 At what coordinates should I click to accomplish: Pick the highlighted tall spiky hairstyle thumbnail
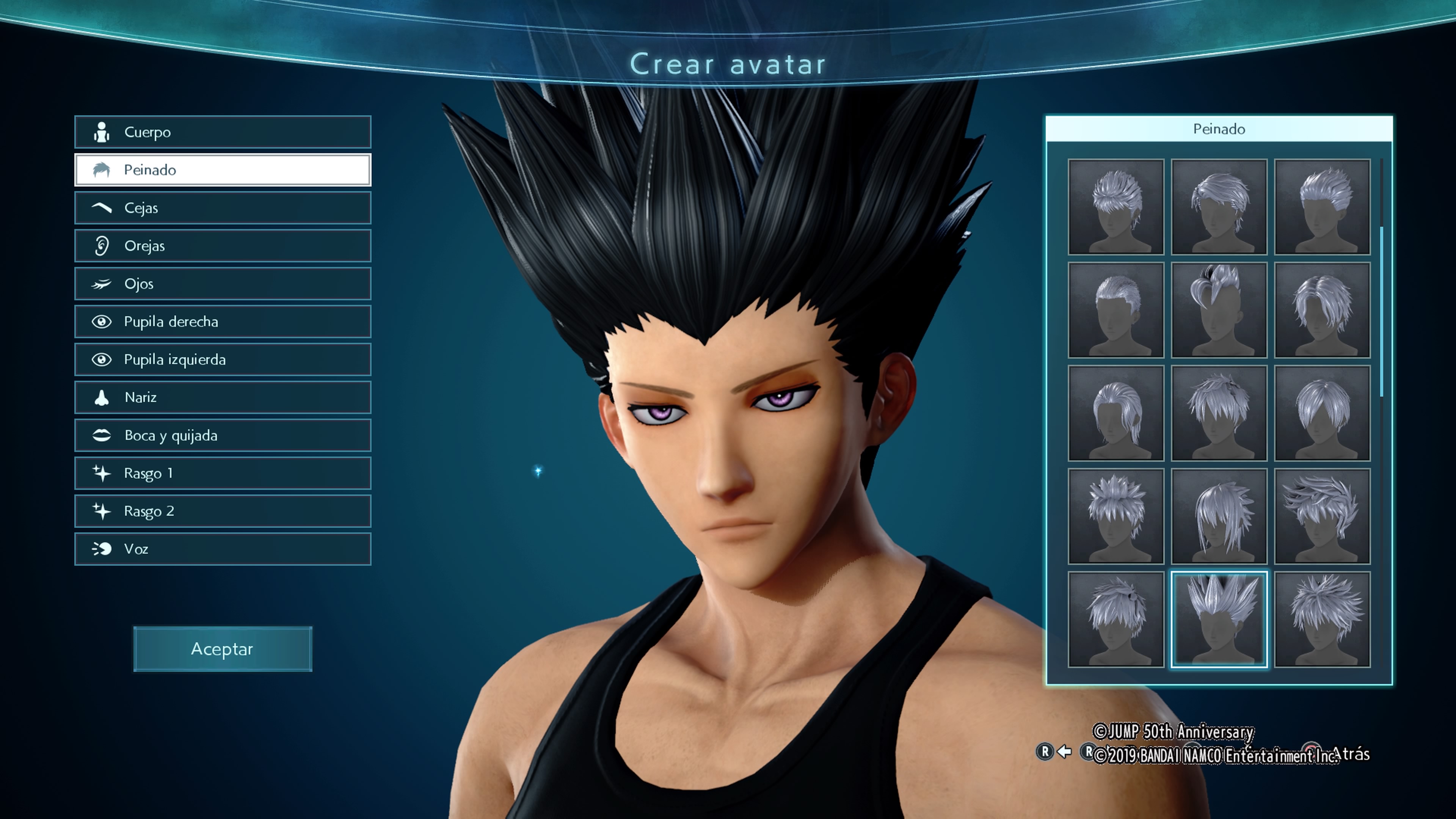tap(1219, 620)
